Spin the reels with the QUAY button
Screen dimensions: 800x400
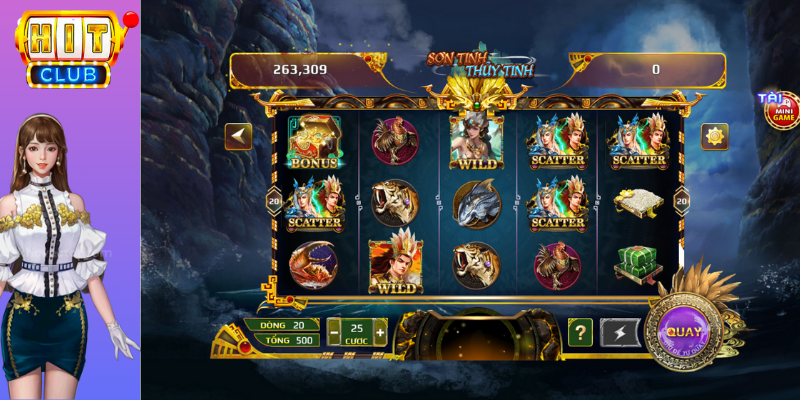[685, 332]
